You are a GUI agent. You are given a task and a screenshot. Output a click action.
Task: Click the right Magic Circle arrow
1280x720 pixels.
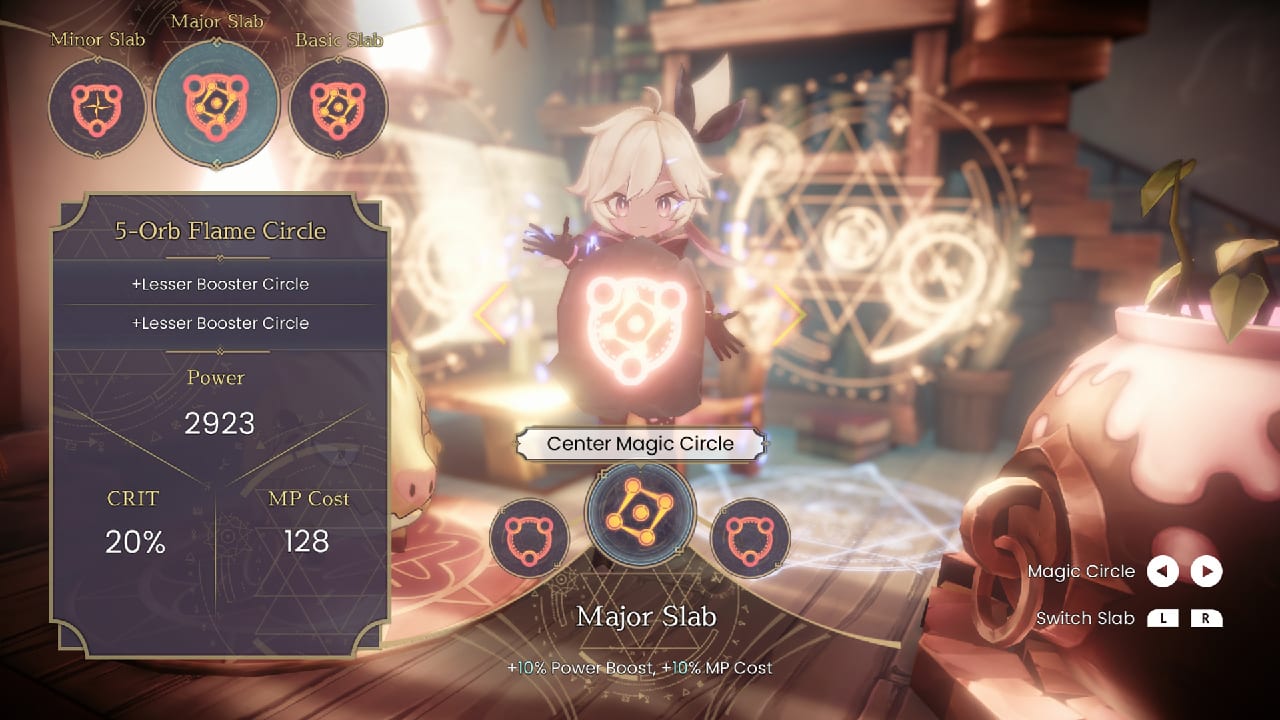click(1207, 571)
